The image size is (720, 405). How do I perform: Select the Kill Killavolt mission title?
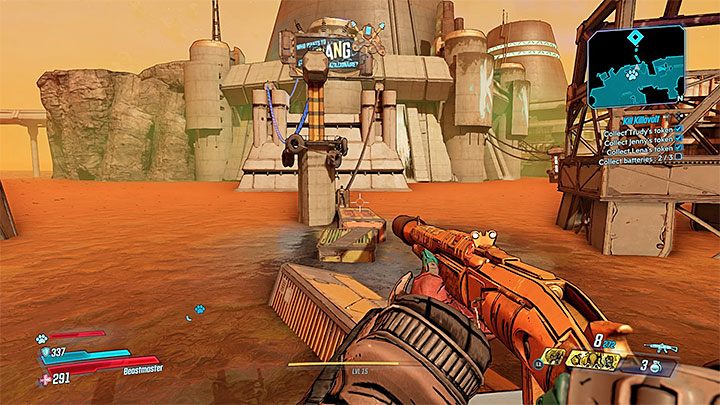click(640, 119)
